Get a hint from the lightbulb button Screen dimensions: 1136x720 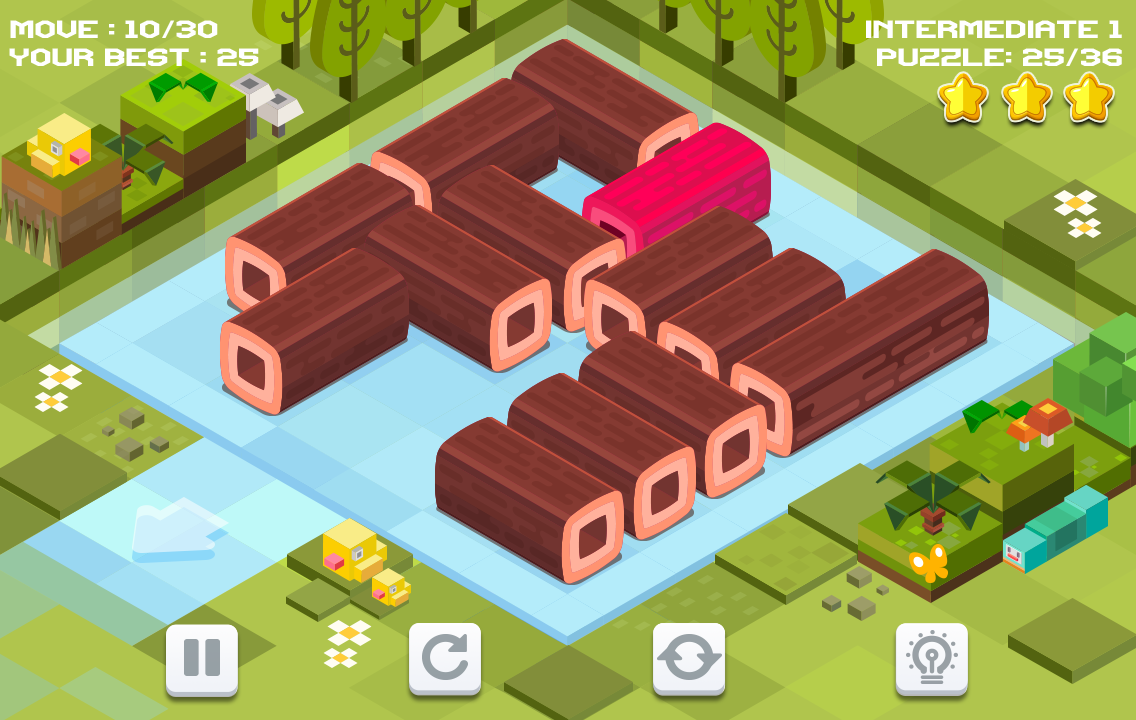pos(932,659)
